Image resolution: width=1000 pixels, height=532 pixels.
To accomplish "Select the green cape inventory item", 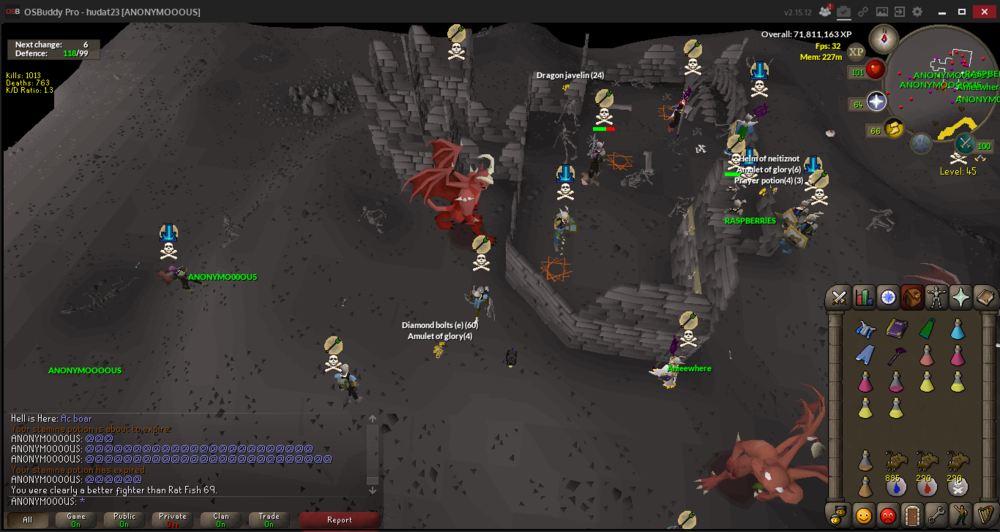I will click(927, 328).
